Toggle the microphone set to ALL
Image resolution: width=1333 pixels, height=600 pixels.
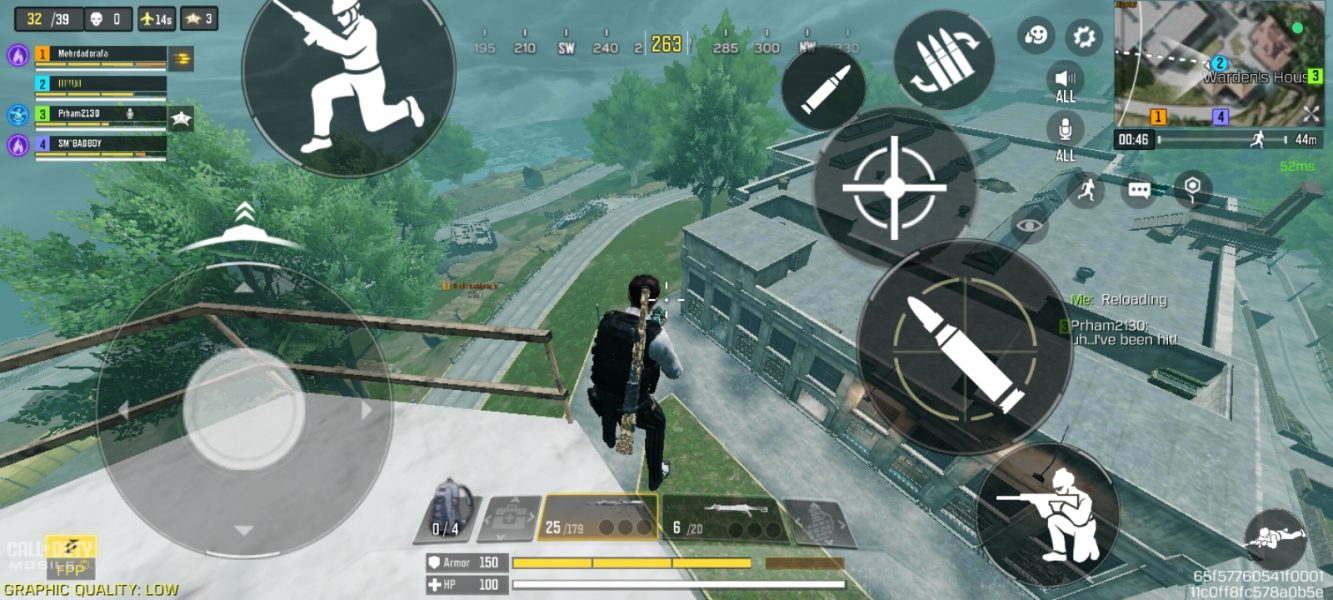[x=1065, y=134]
